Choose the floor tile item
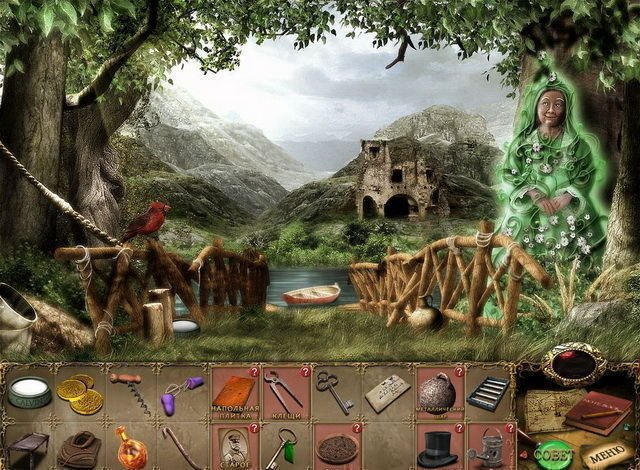 (235, 392)
